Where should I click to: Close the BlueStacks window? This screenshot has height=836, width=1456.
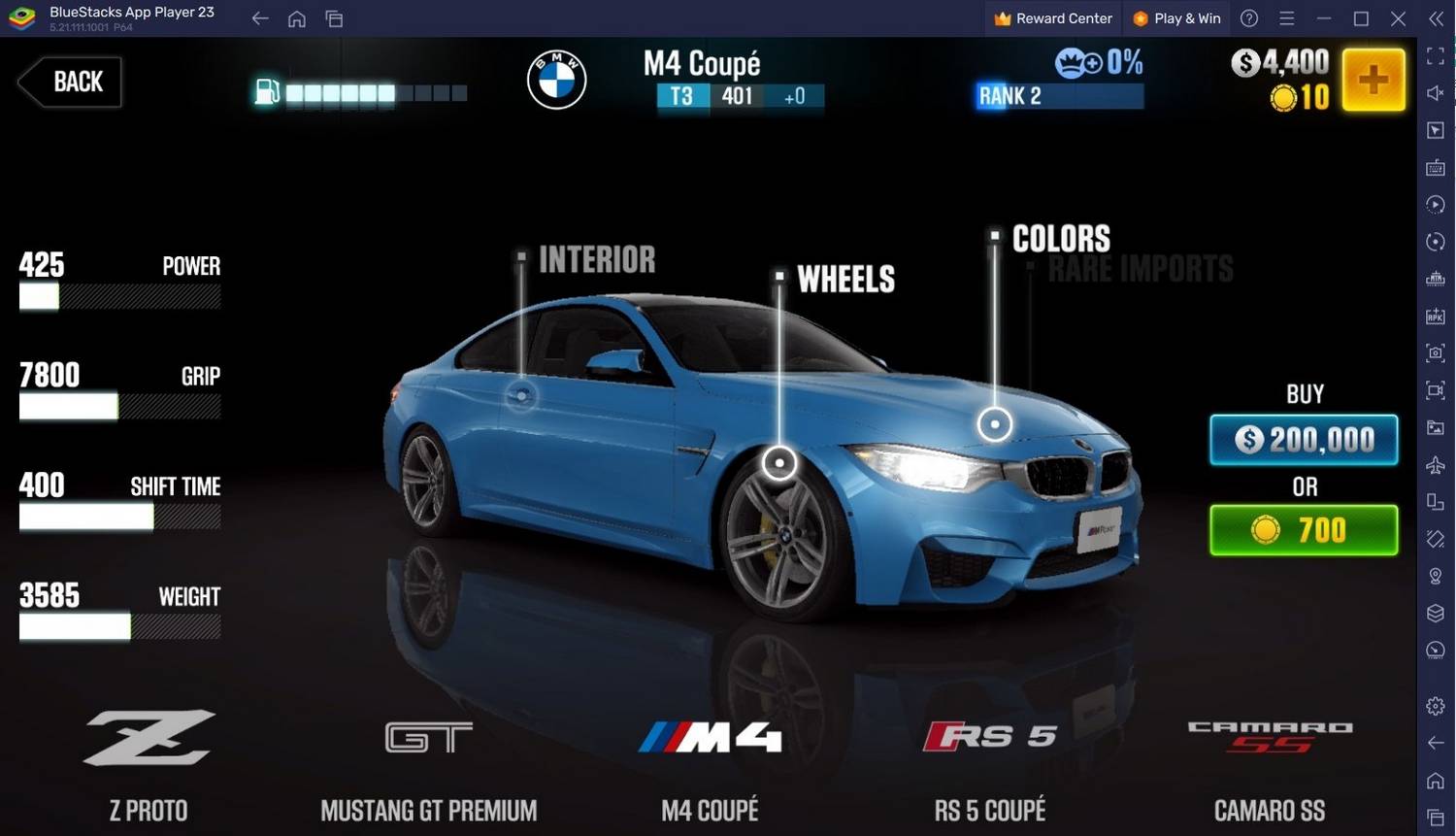pyautogui.click(x=1398, y=18)
